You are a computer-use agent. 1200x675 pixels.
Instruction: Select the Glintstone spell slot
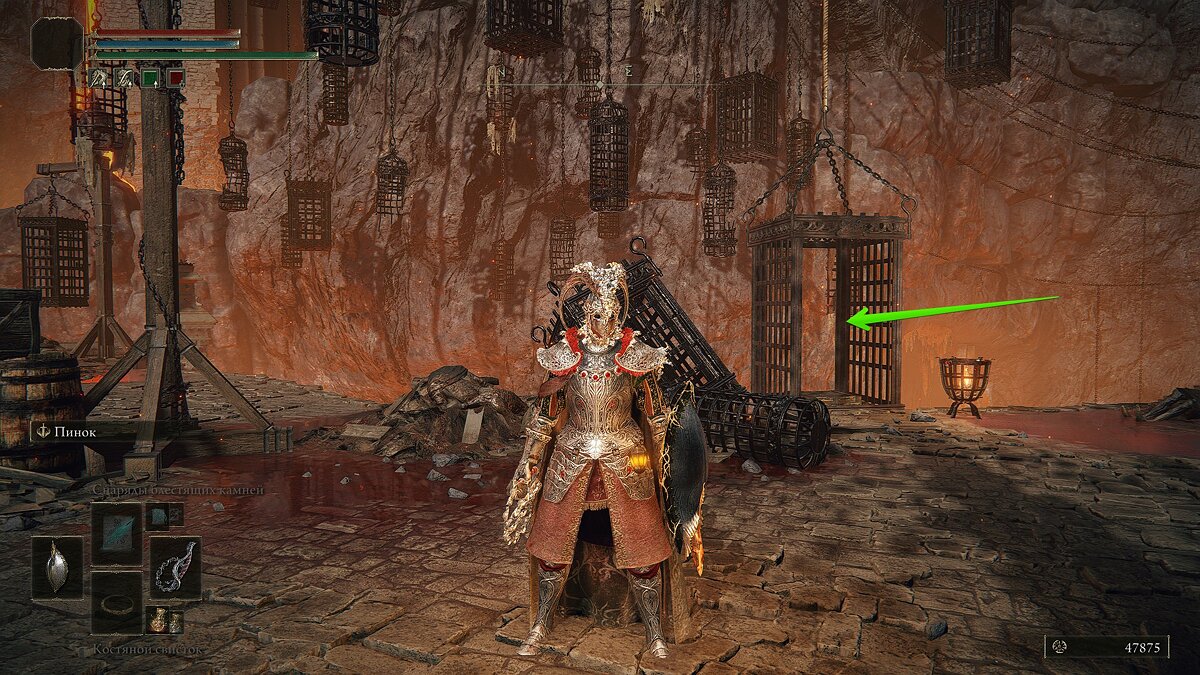[116, 533]
